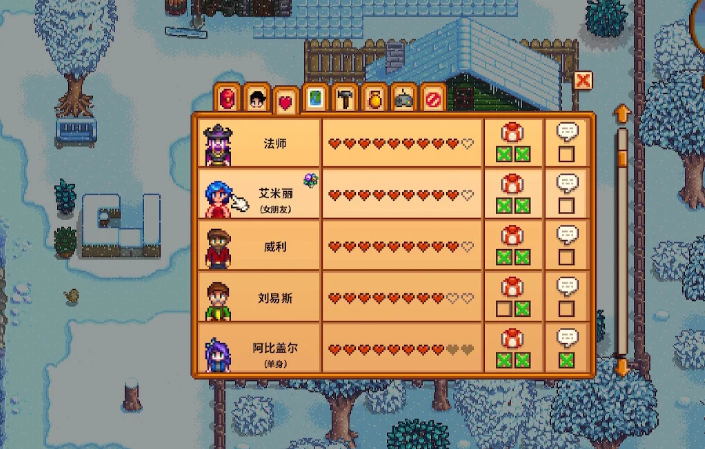Switch to the hammer crafting tab
Screen dimensions: 705x449
[345, 99]
